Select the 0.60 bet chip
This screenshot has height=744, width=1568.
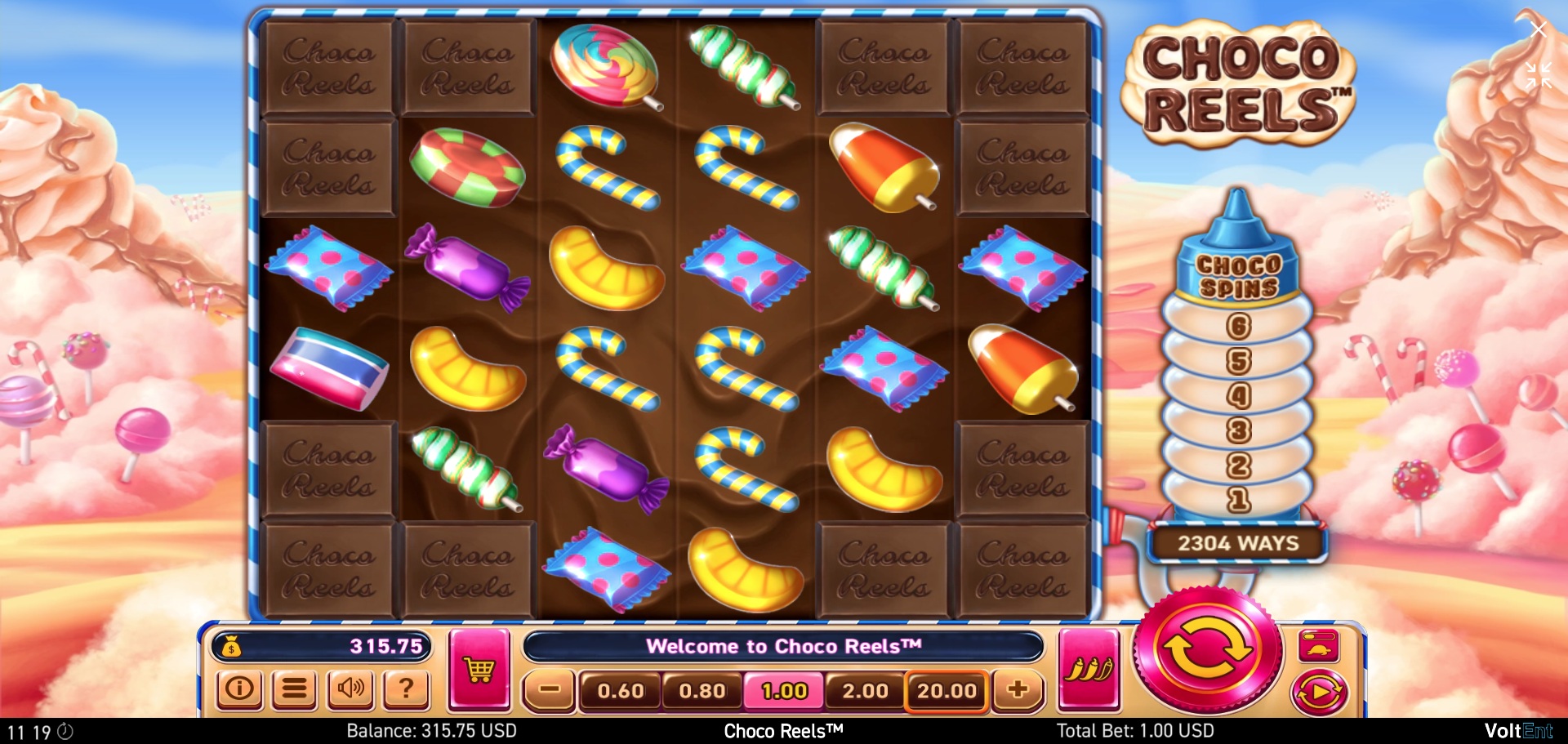tap(621, 690)
